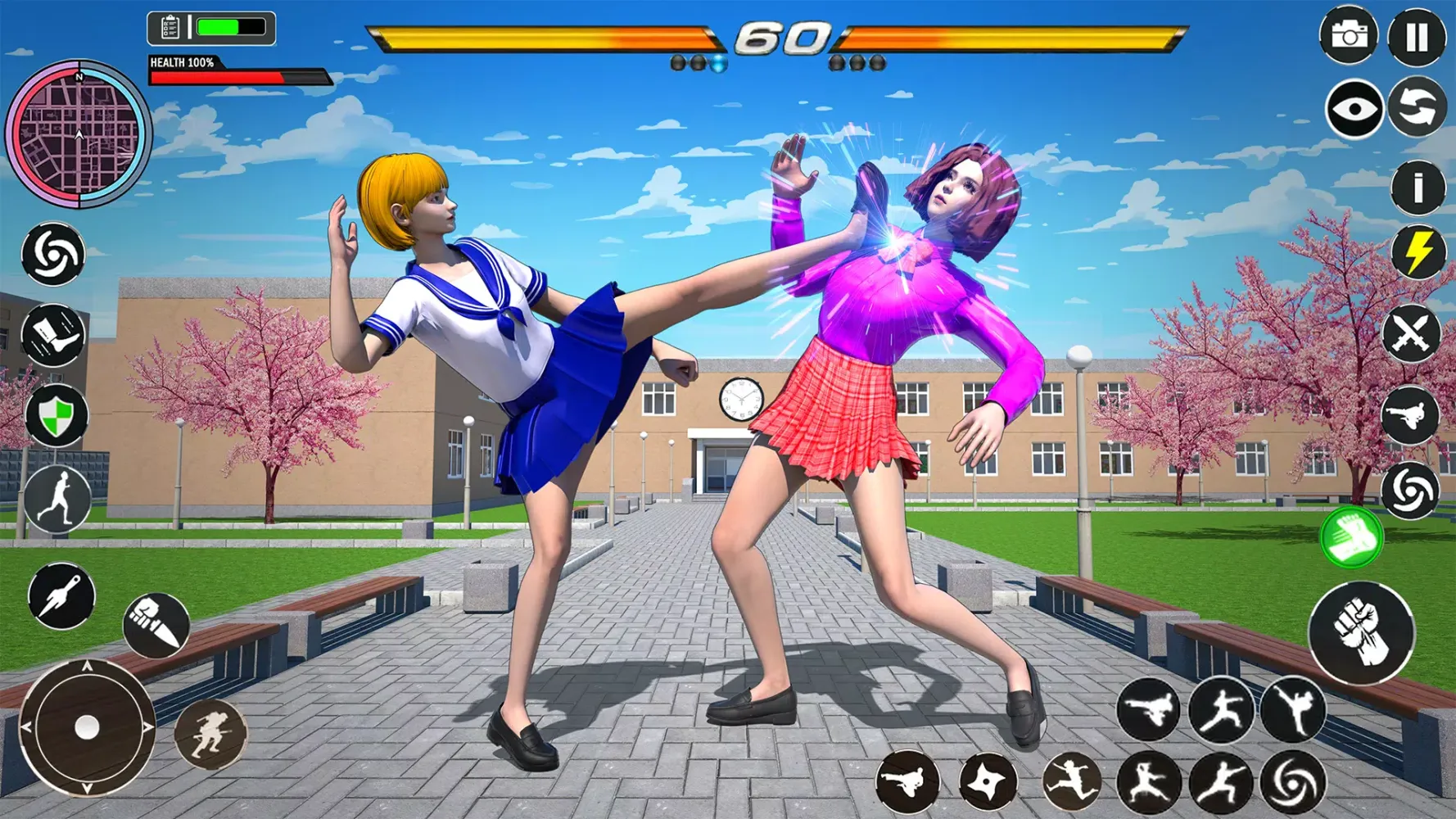Tap the running figure sprint button
The width and height of the screenshot is (1456, 819).
click(57, 499)
